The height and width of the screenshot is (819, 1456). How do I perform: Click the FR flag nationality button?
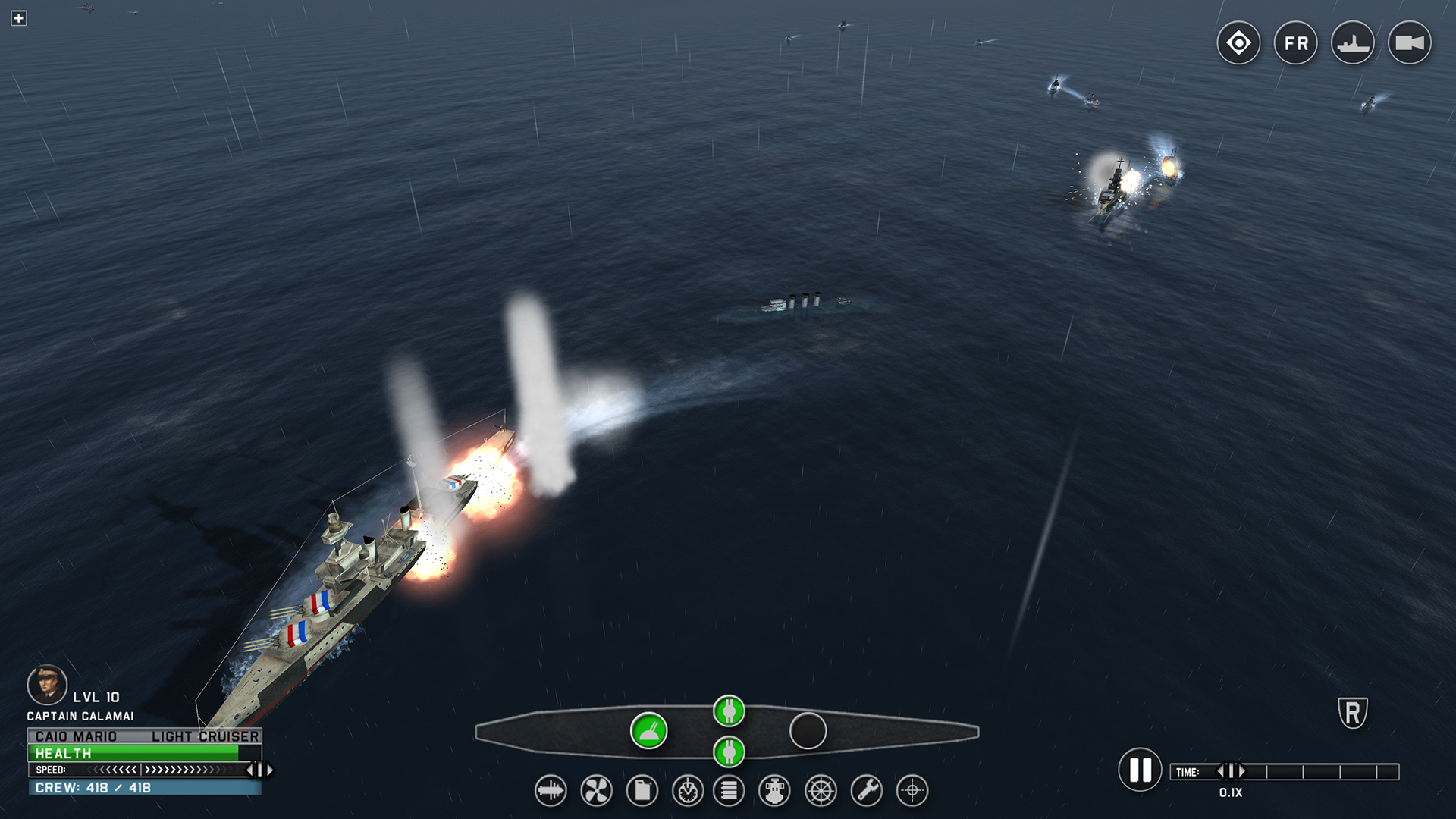[x=1295, y=43]
